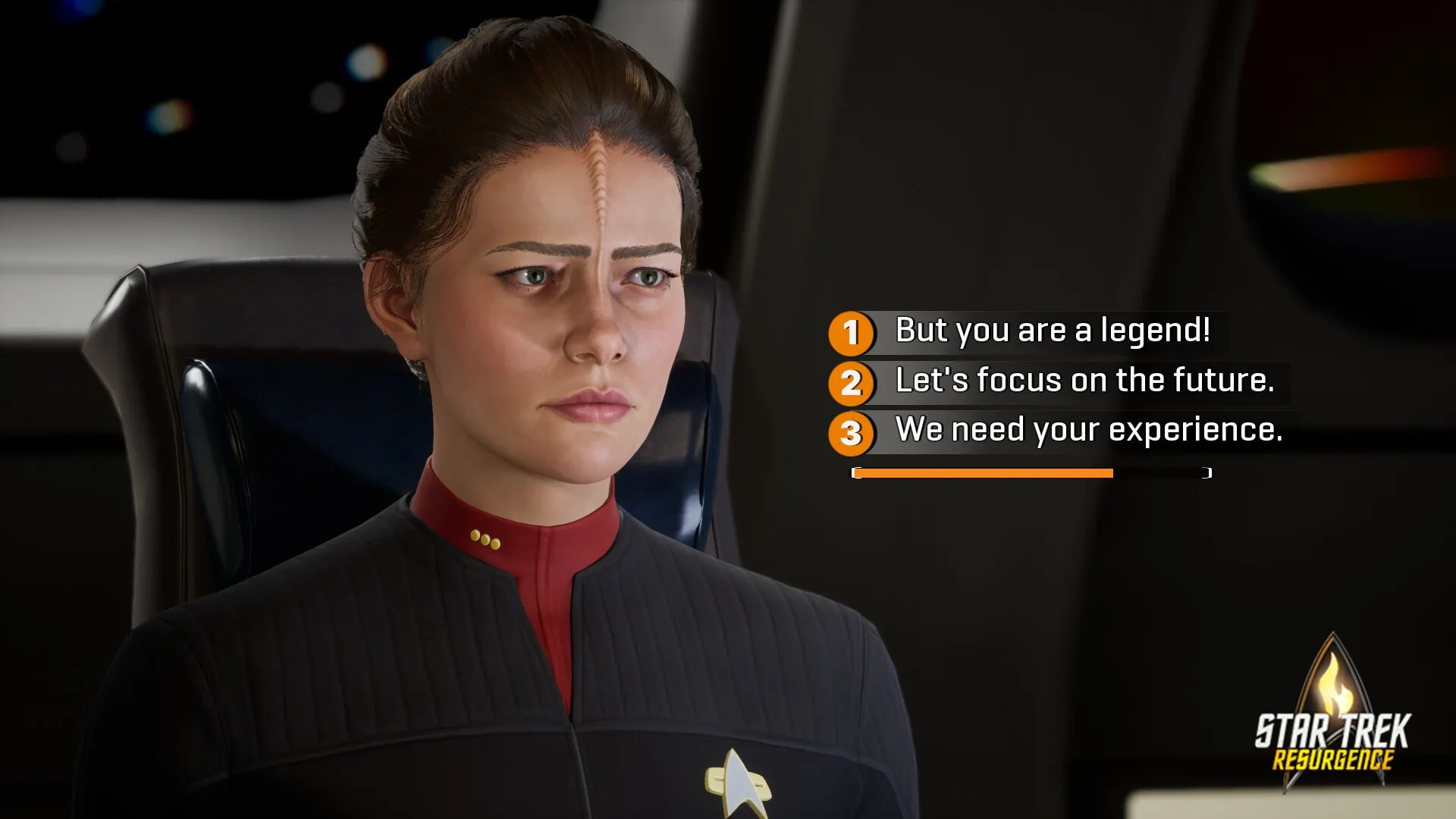This screenshot has height=819, width=1456.
Task: Click the right end bracket of the timer bar
Action: [1207, 472]
